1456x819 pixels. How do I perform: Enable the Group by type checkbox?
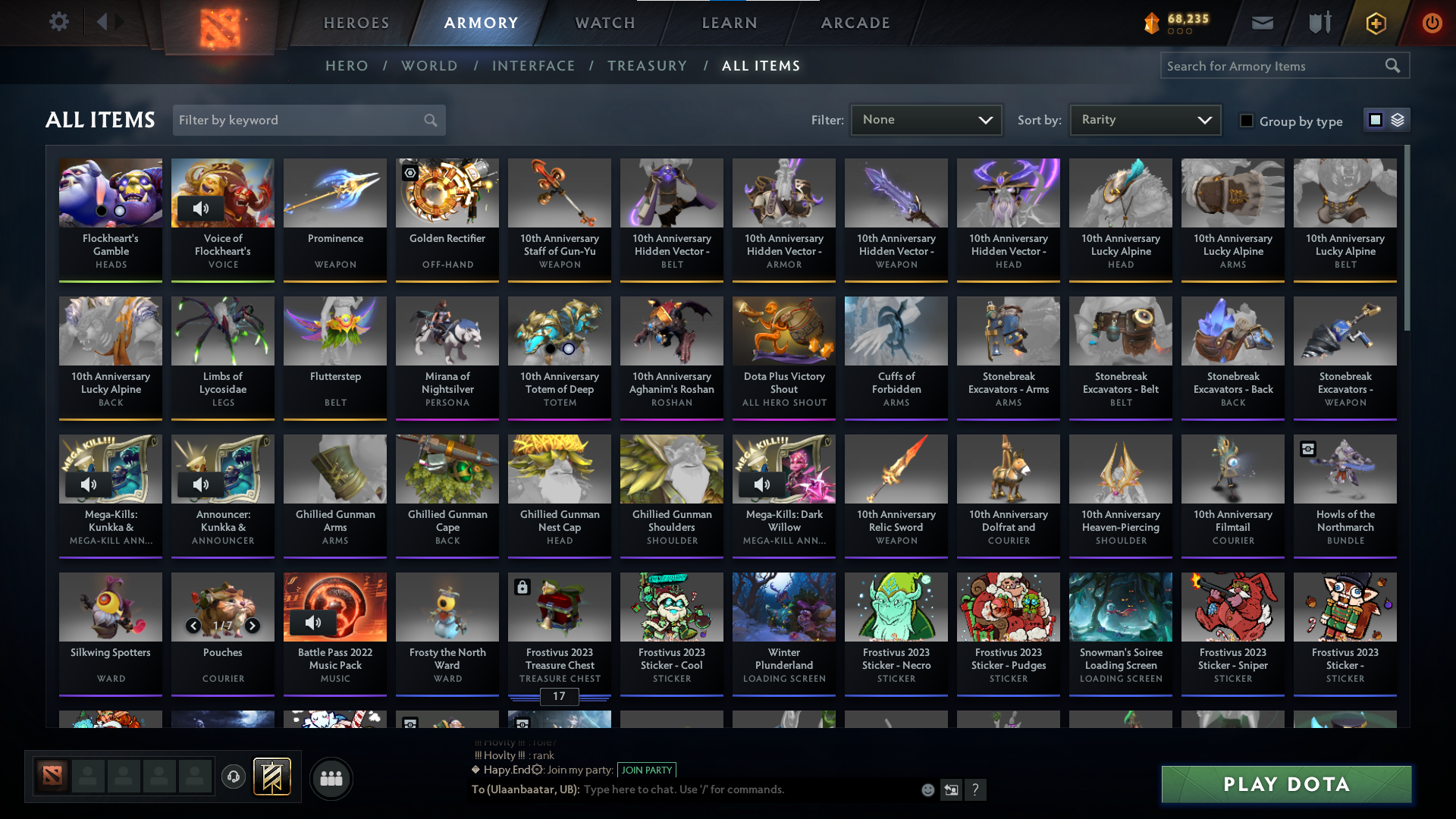[1246, 121]
